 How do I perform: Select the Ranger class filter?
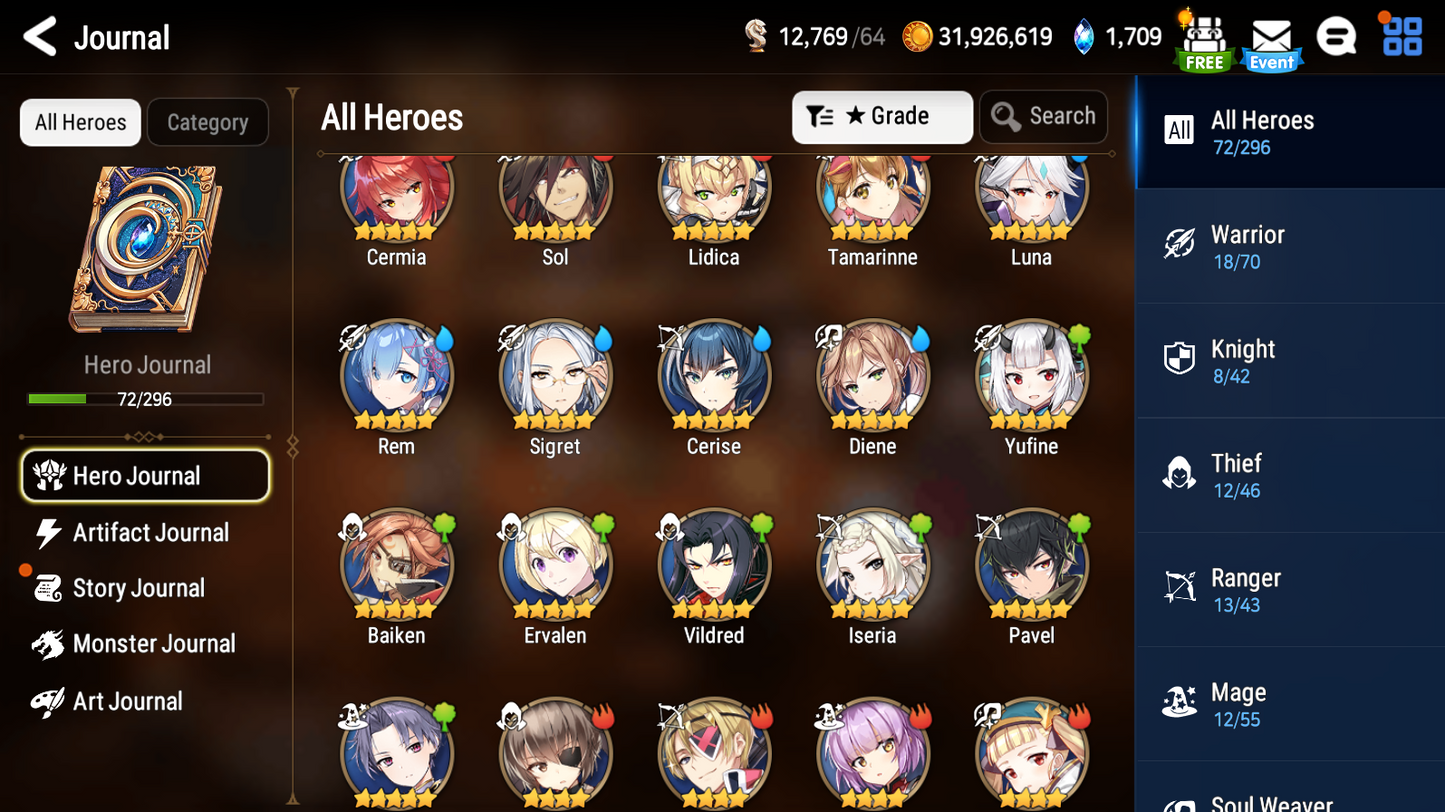pyautogui.click(x=1290, y=589)
